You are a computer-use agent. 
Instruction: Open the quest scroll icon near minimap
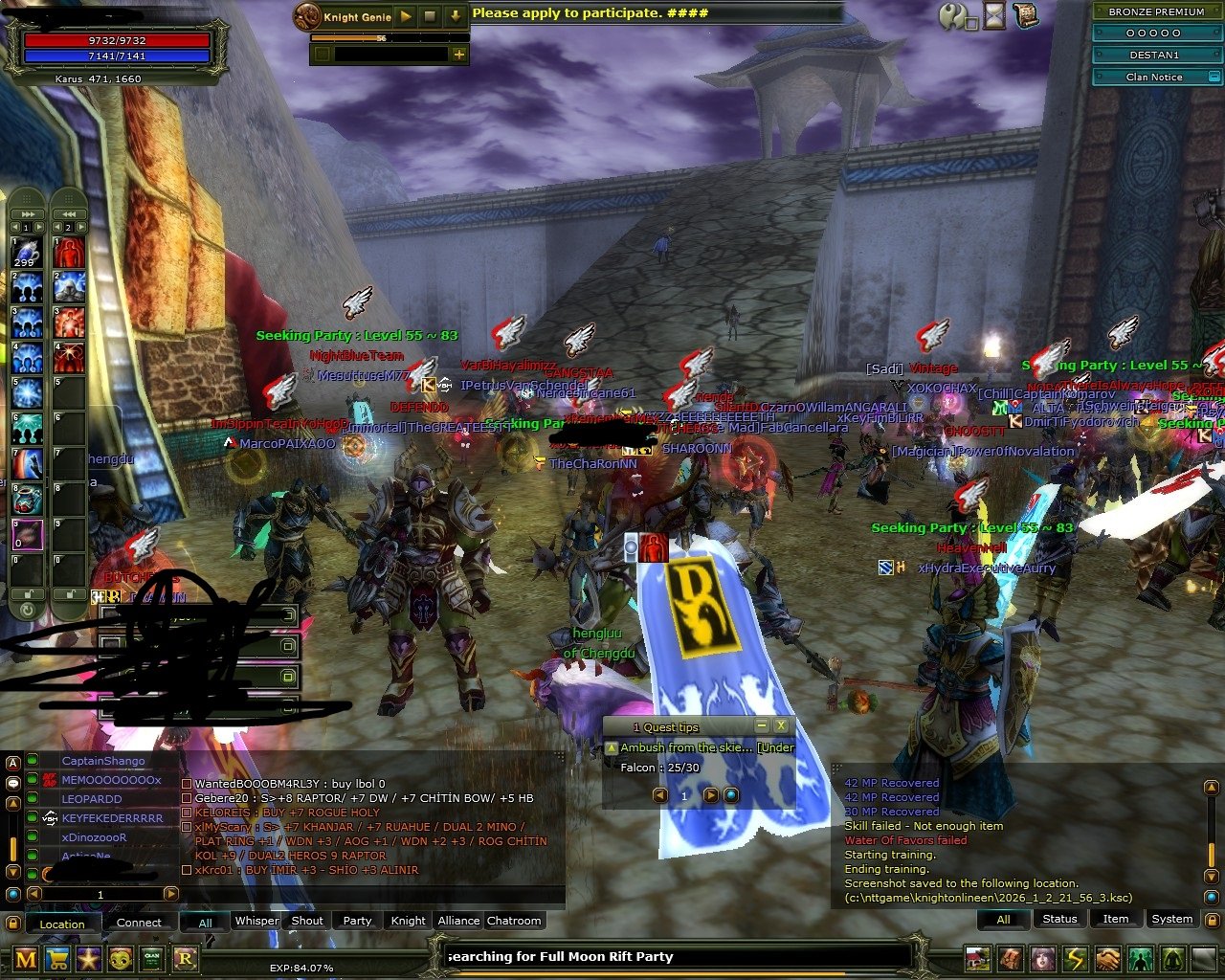coord(1025,14)
